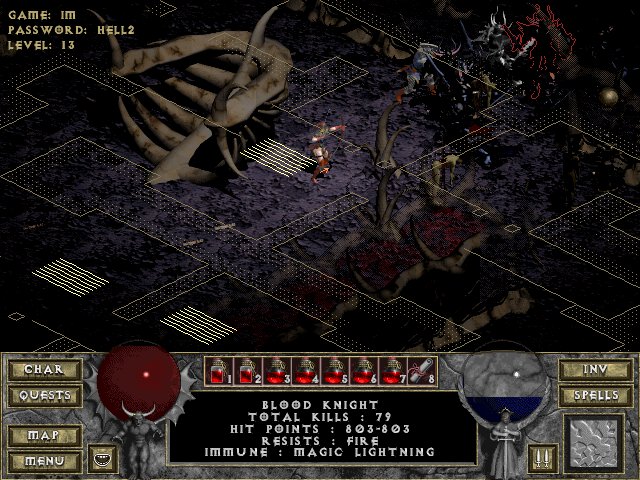Drink the full healing potion in slot 3
Screen dimensions: 640x480
[x=277, y=372]
